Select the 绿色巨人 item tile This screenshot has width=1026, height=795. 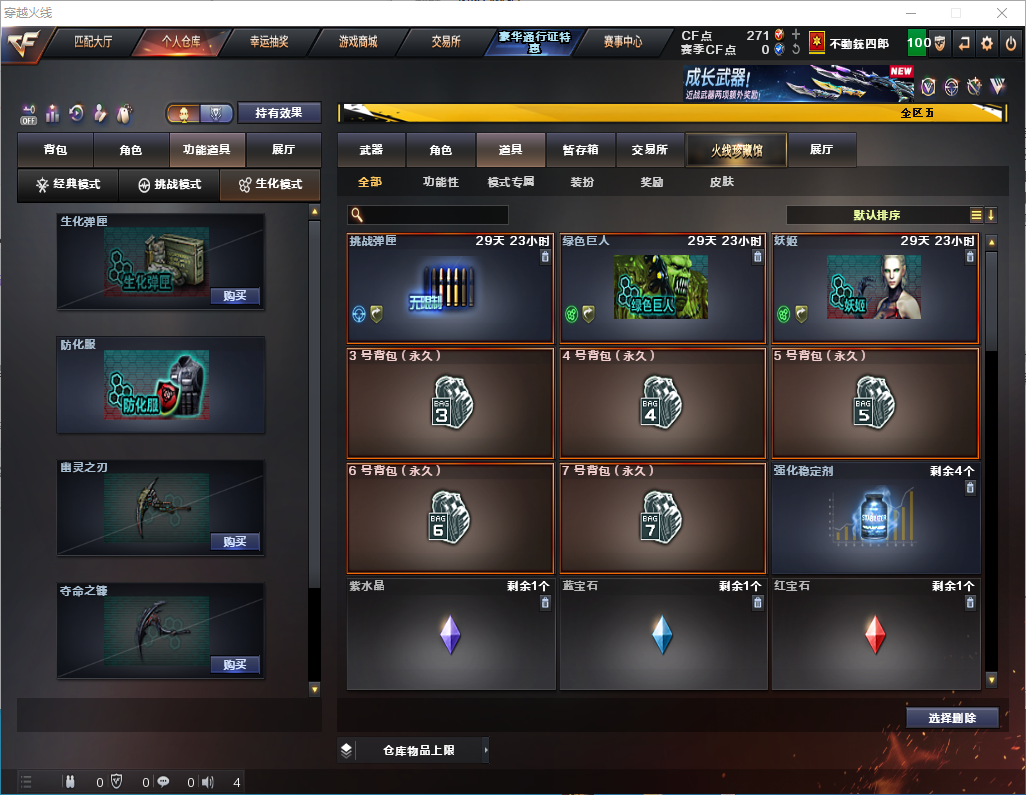point(663,288)
